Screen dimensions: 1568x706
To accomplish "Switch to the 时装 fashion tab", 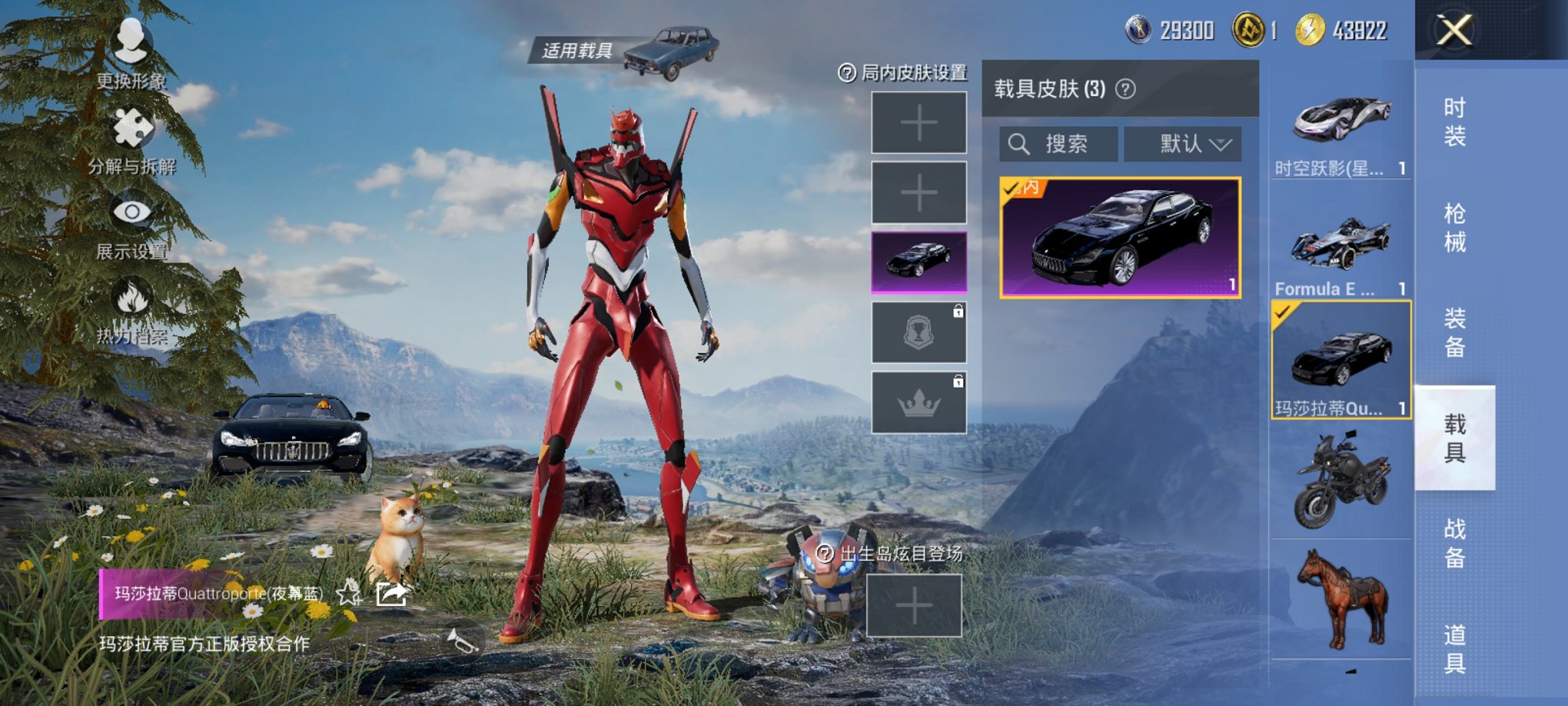I will (x=1458, y=125).
